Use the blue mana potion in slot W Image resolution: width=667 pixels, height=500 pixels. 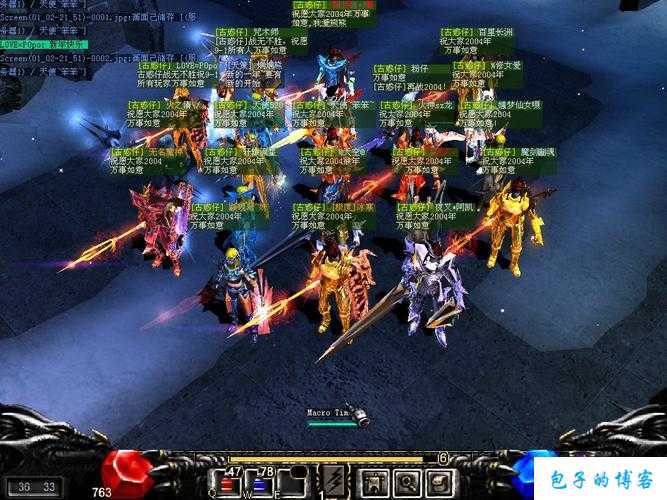[x=260, y=484]
